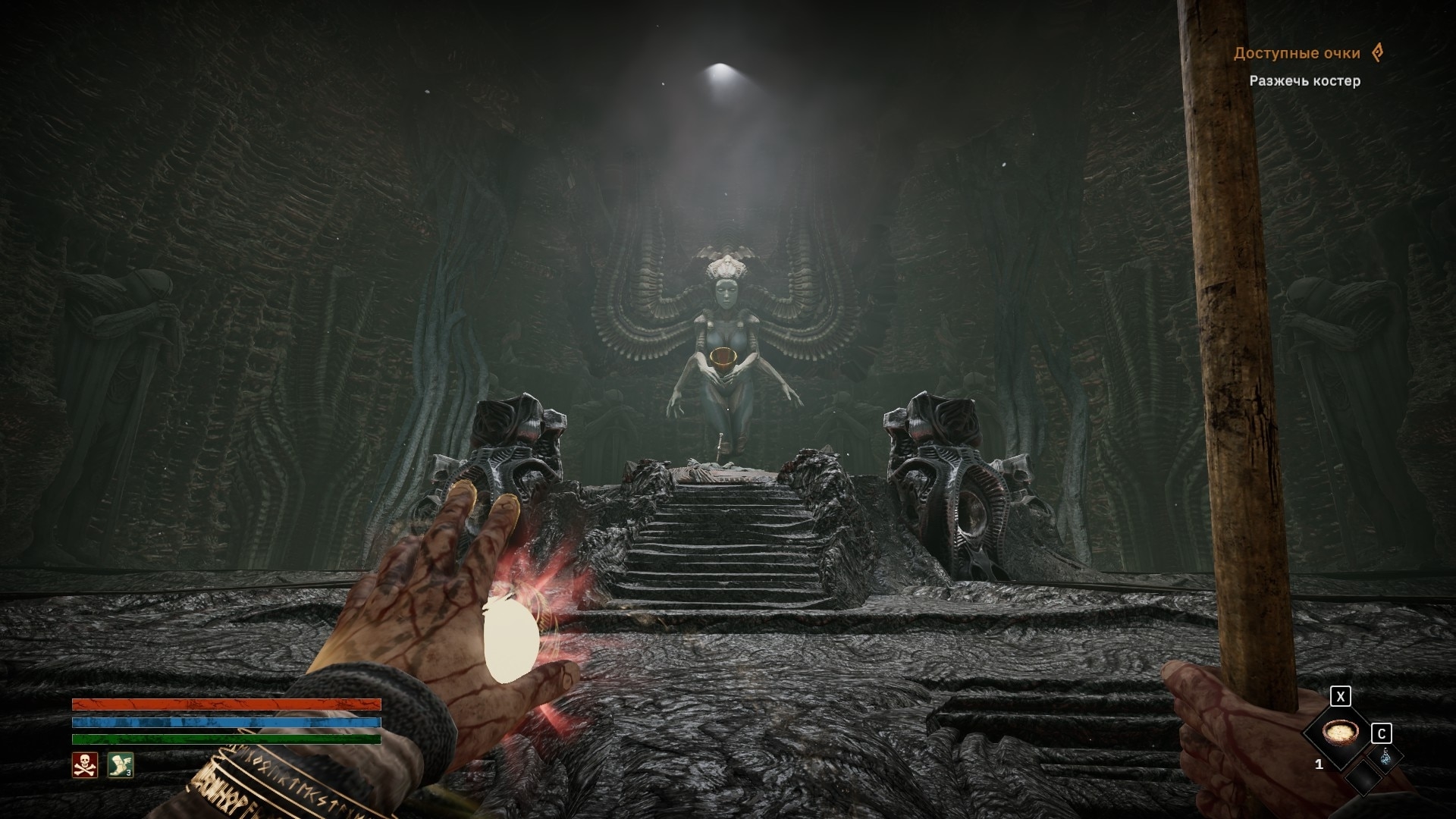This screenshot has height=819, width=1456.
Task: Click the skull and crossbones status icon
Action: pos(84,765)
